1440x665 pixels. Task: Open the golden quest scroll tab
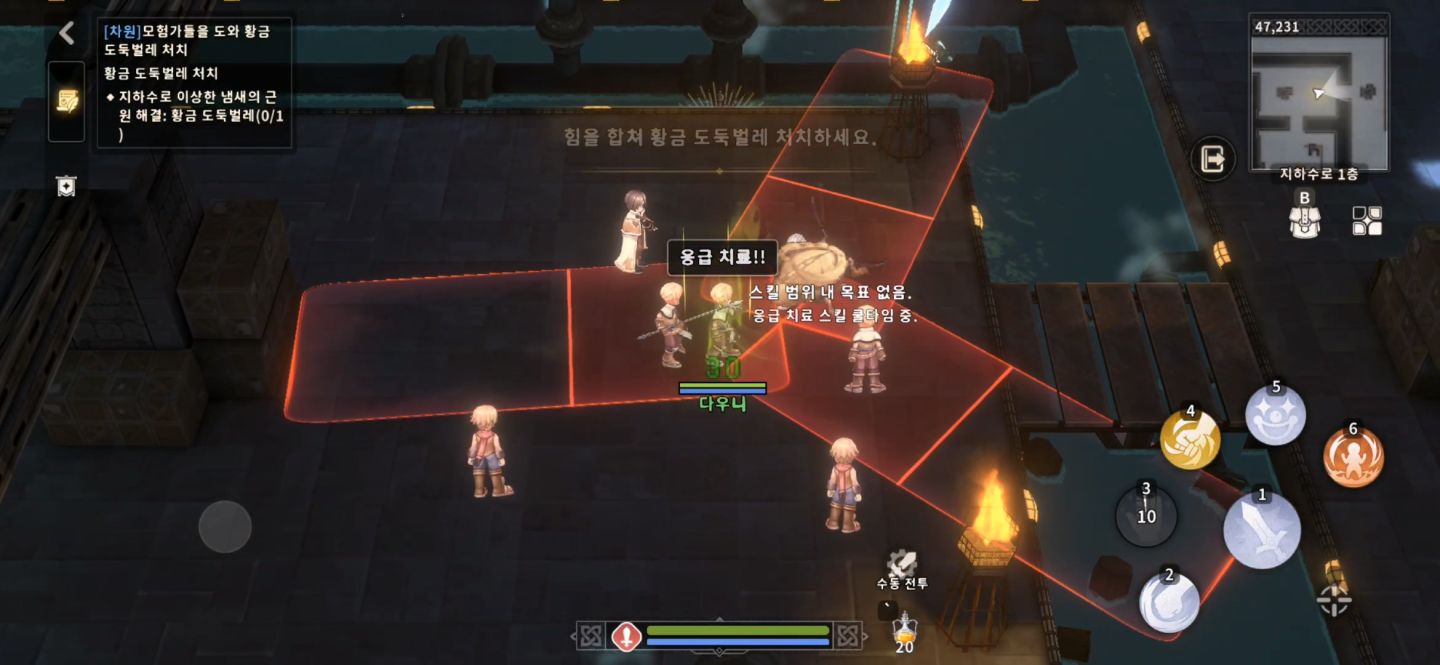point(67,101)
